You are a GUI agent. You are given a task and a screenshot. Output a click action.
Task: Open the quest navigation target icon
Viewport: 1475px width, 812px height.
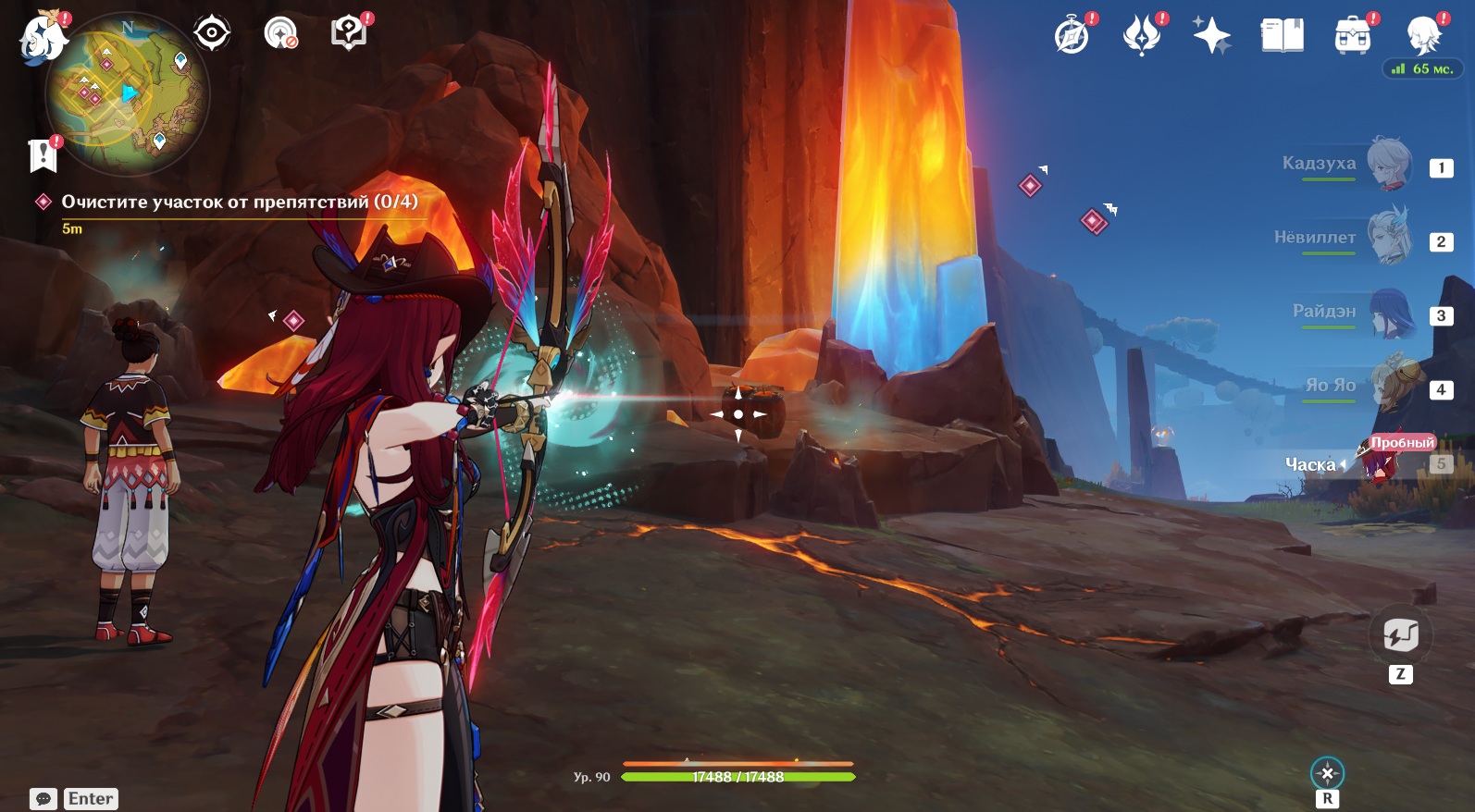point(212,33)
